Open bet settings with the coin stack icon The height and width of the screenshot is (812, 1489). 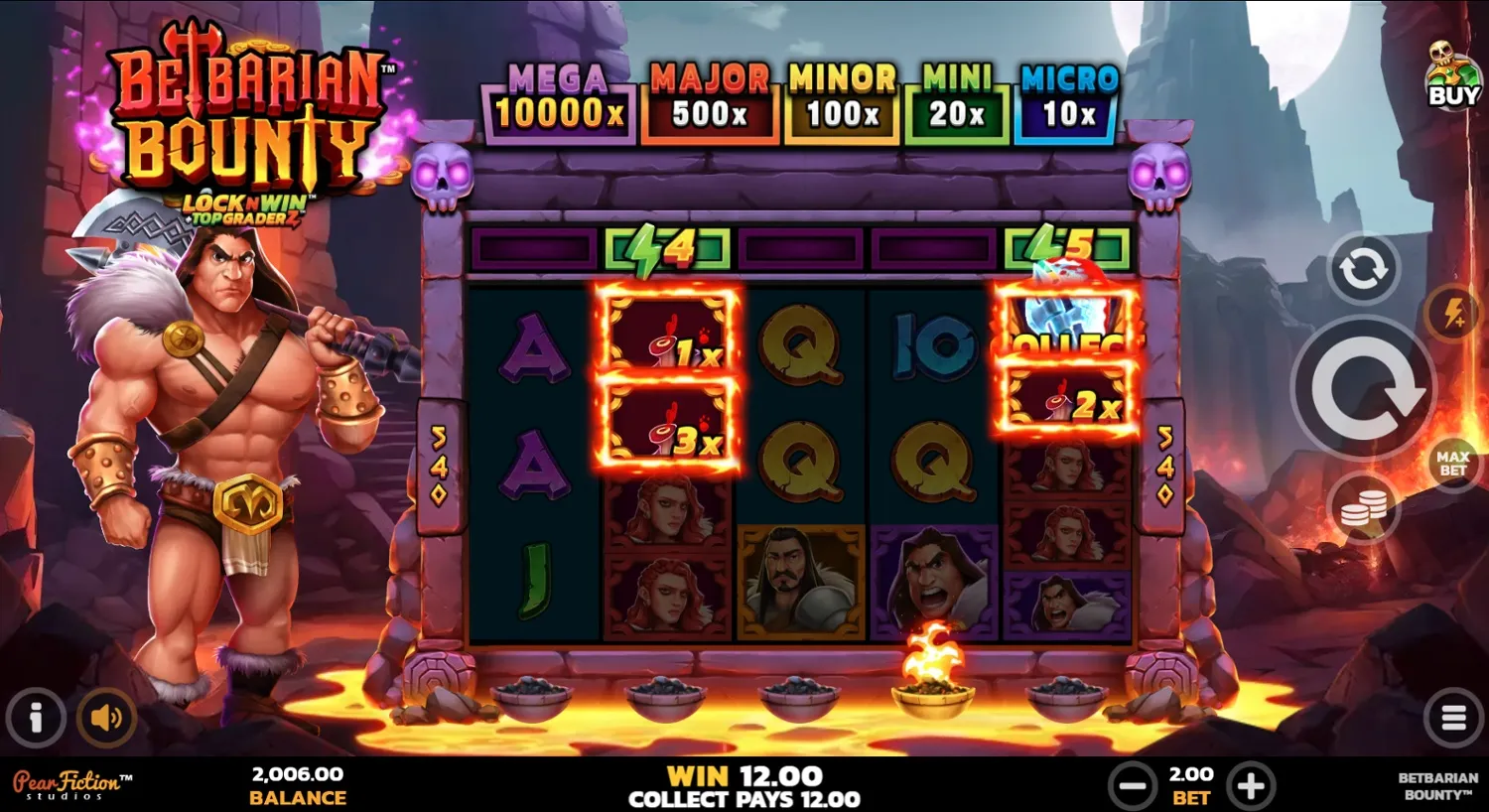tap(1364, 507)
